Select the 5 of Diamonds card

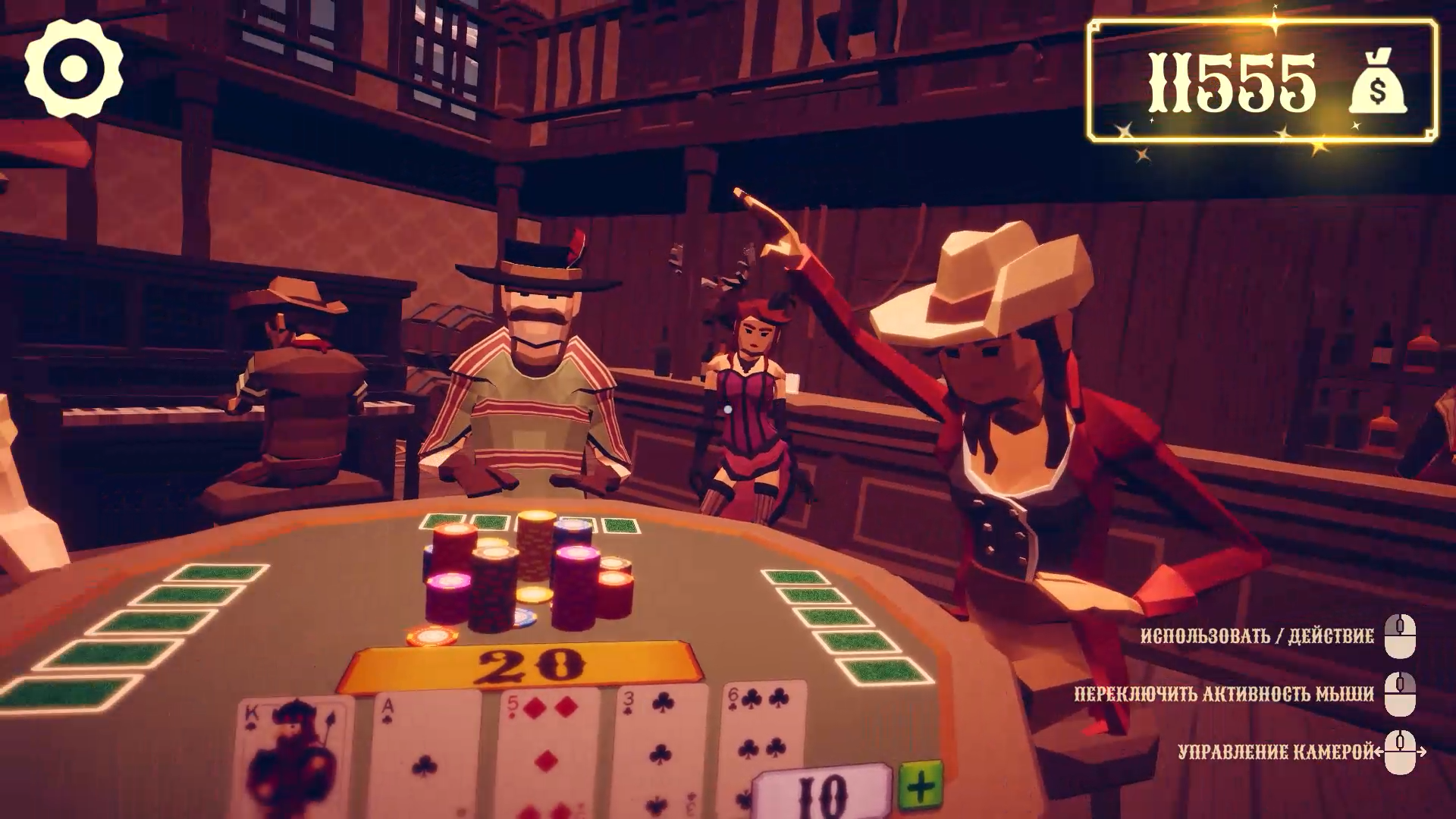542,751
